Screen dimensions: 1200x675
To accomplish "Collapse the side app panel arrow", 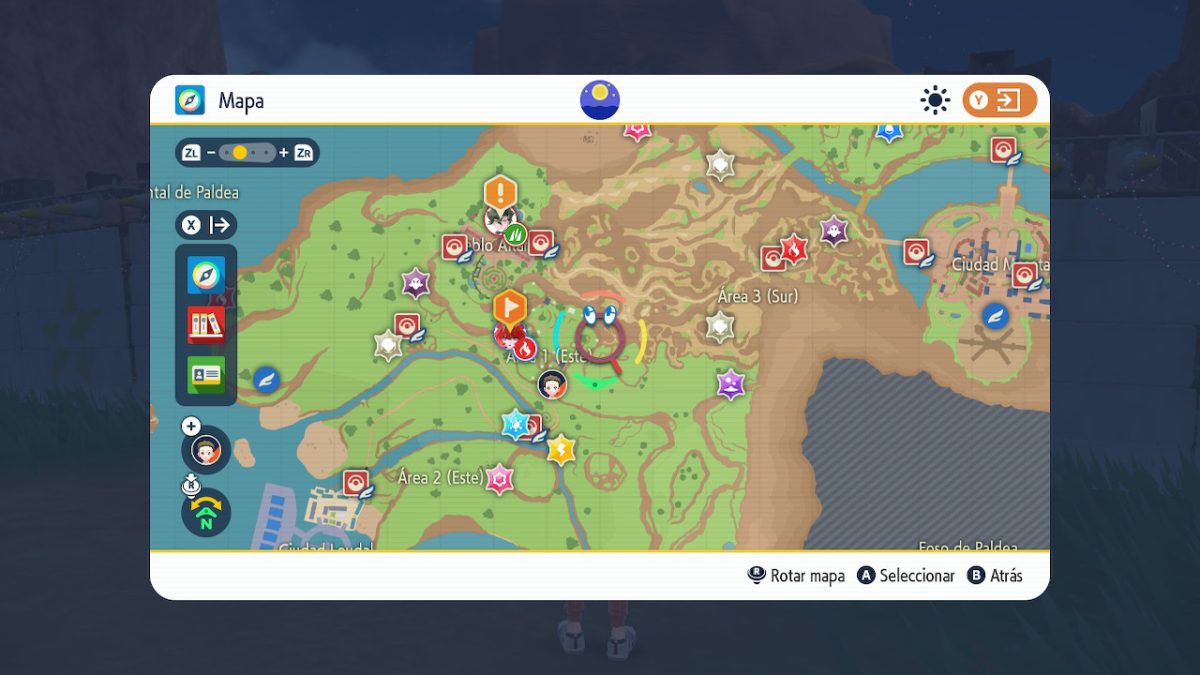I will coord(206,225).
